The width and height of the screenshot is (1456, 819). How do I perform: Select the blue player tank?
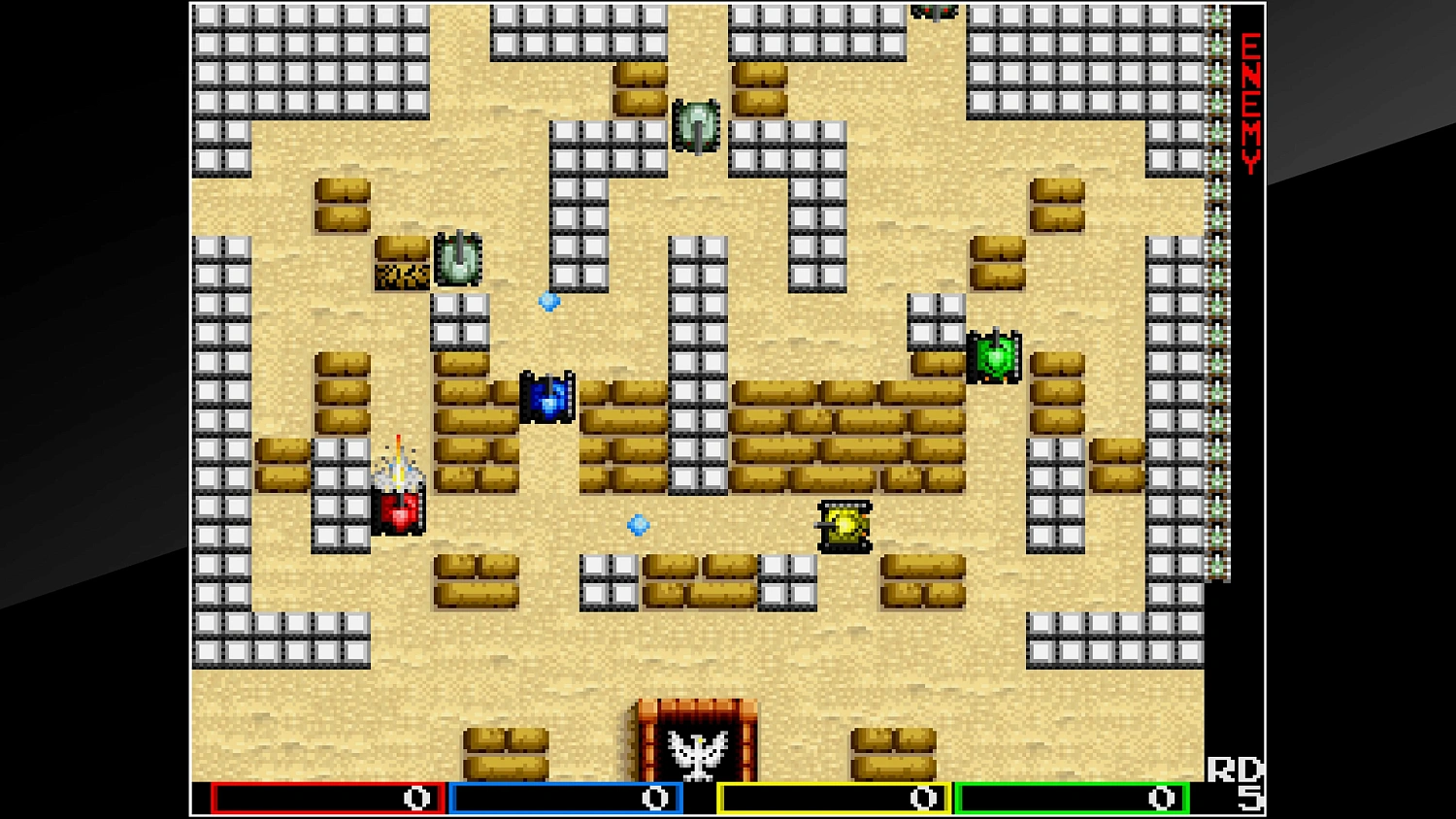(x=549, y=396)
